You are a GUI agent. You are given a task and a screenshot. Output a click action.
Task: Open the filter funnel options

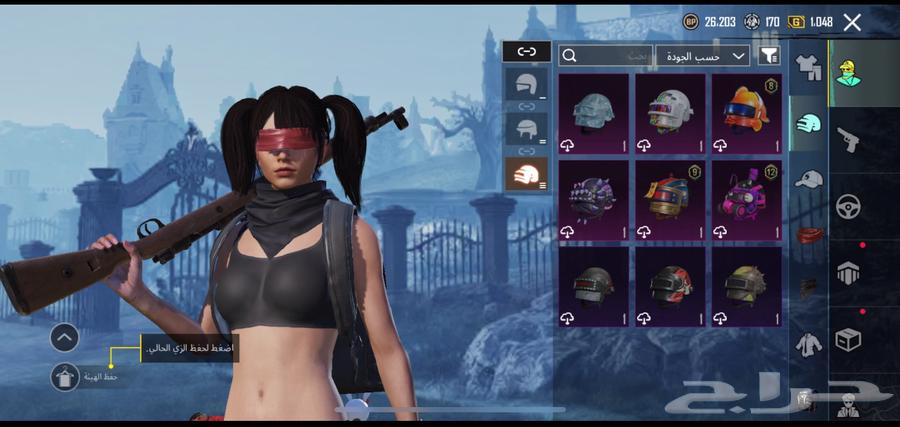point(769,56)
